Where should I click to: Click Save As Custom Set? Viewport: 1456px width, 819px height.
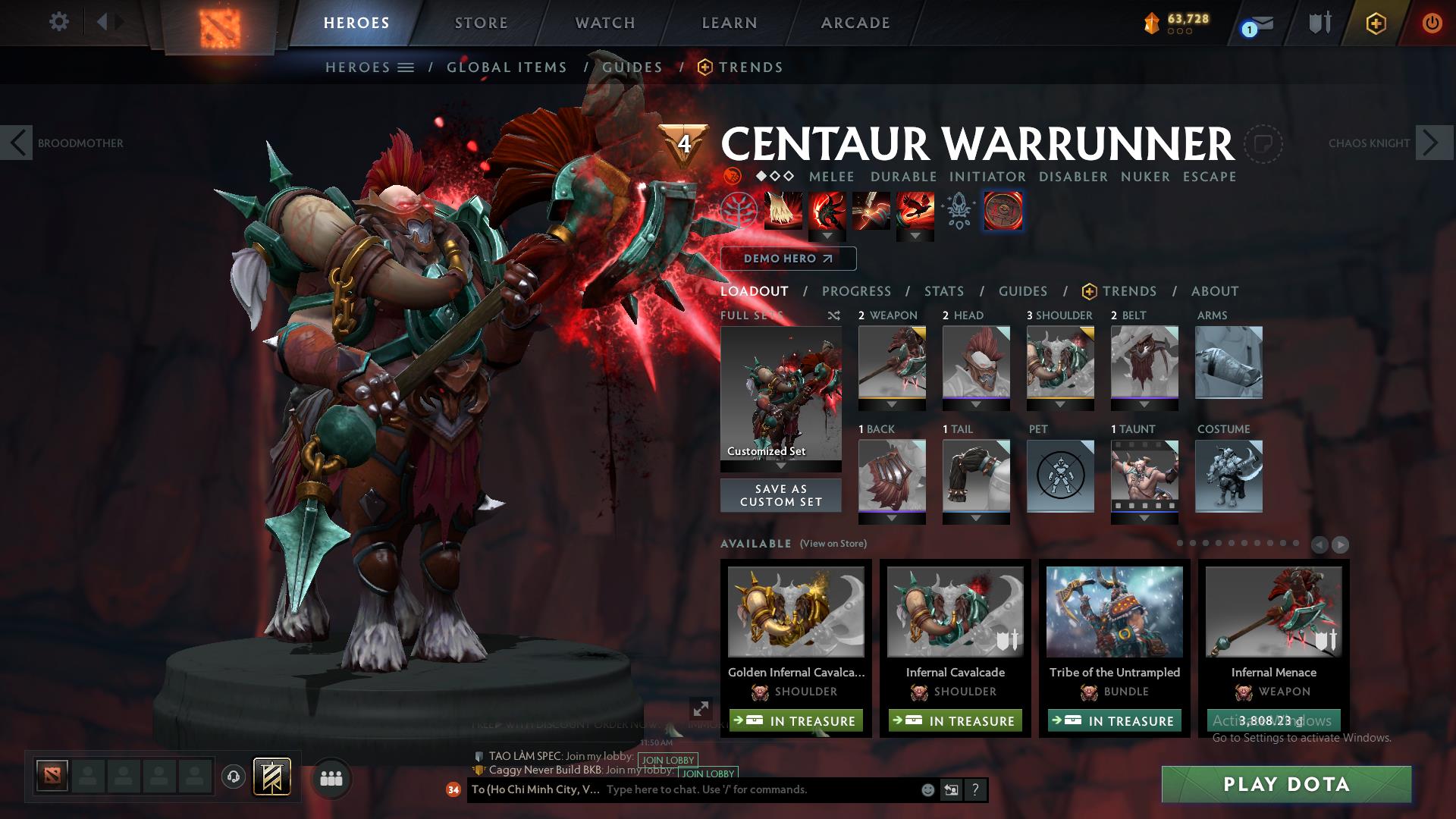click(x=780, y=494)
